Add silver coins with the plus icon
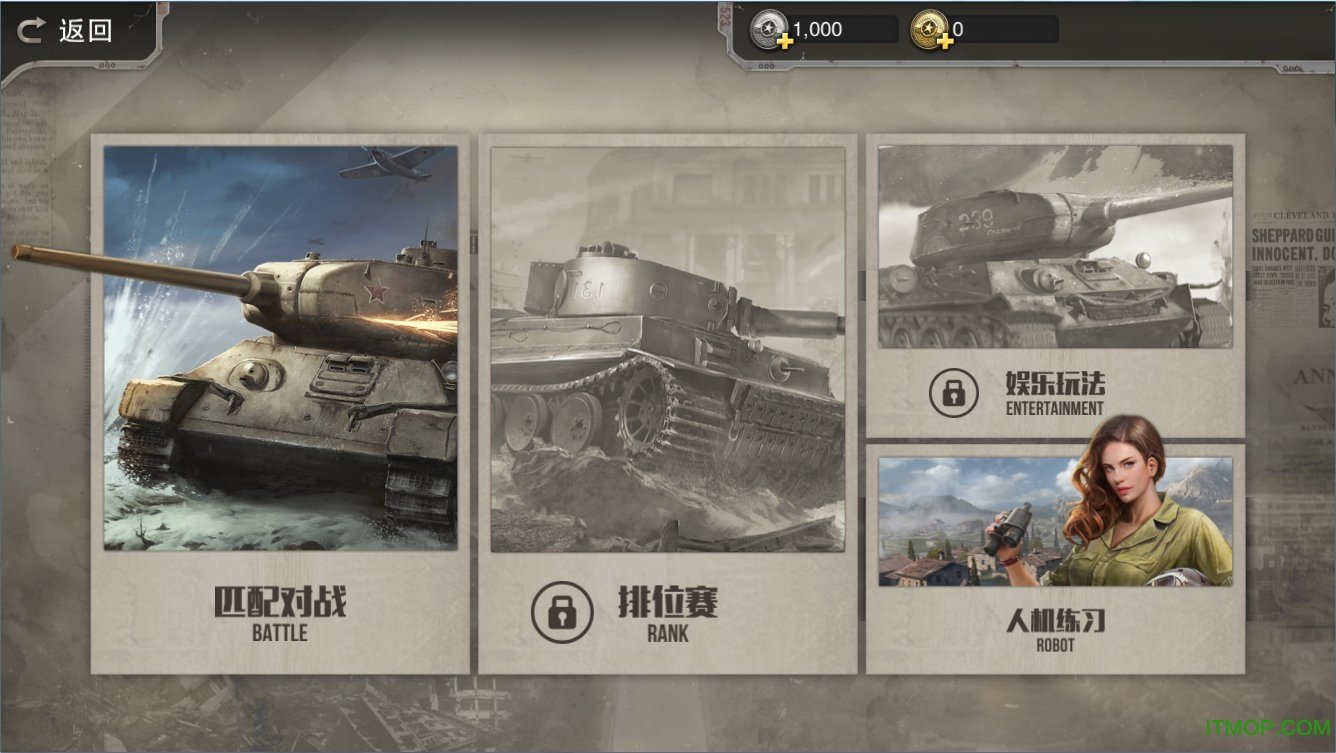The height and width of the screenshot is (753, 1336). (786, 42)
